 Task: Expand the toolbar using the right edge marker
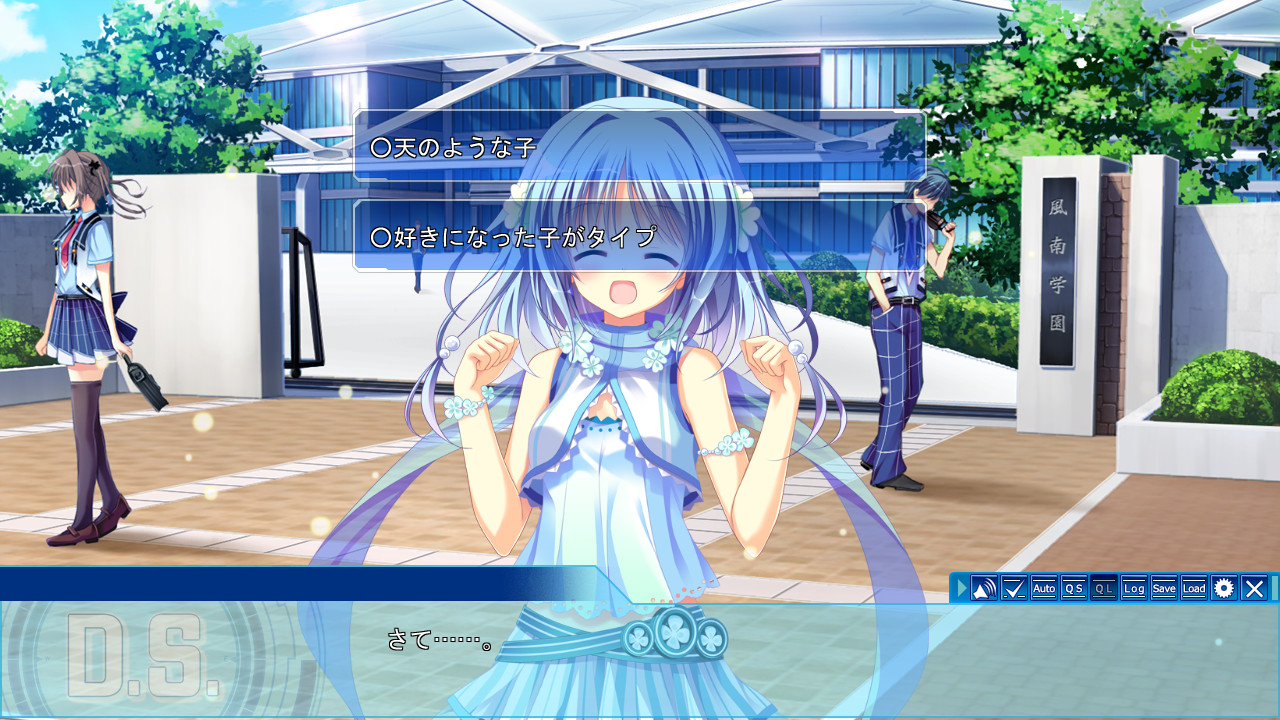[x=1277, y=590]
